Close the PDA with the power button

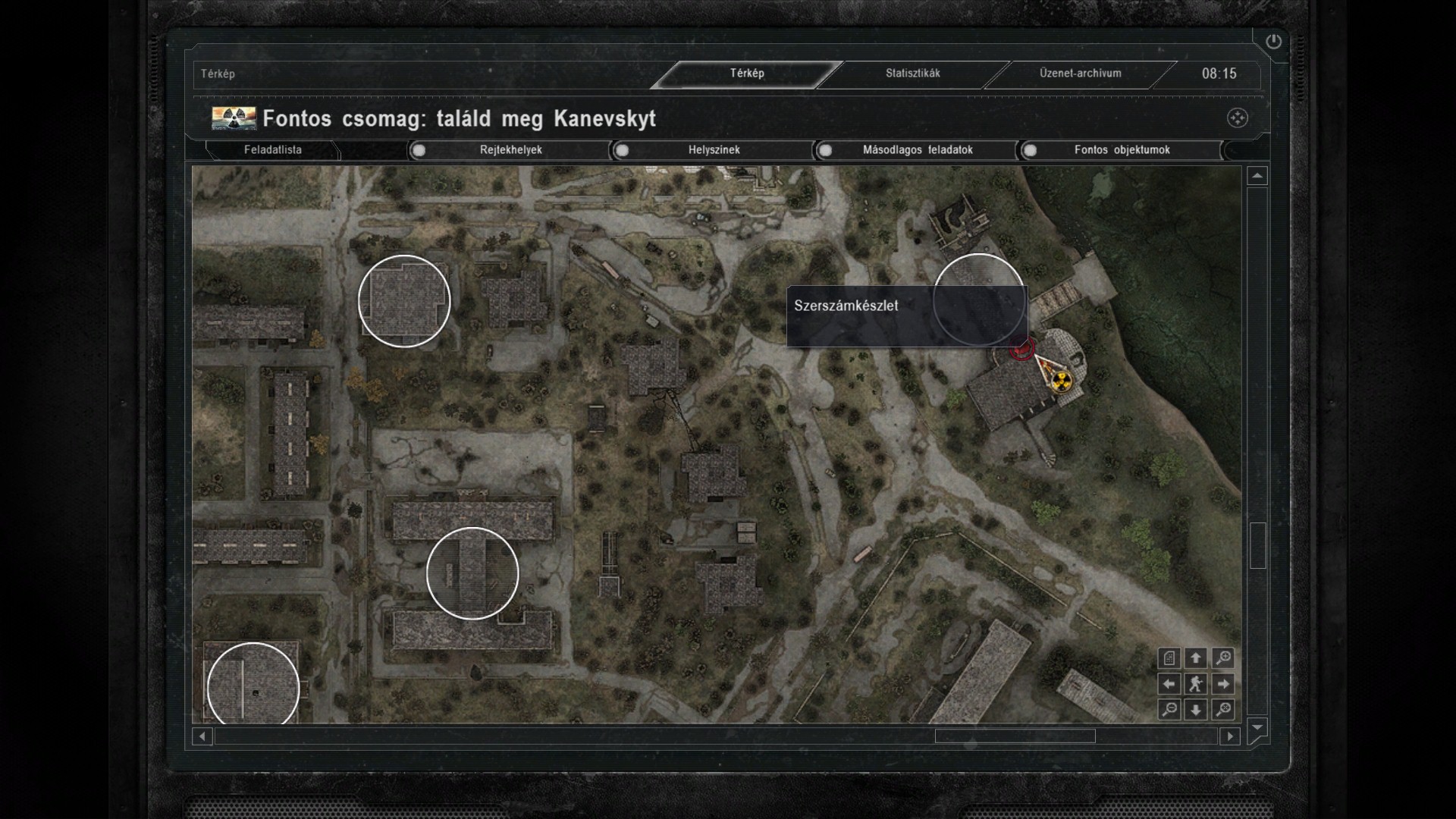click(1273, 42)
